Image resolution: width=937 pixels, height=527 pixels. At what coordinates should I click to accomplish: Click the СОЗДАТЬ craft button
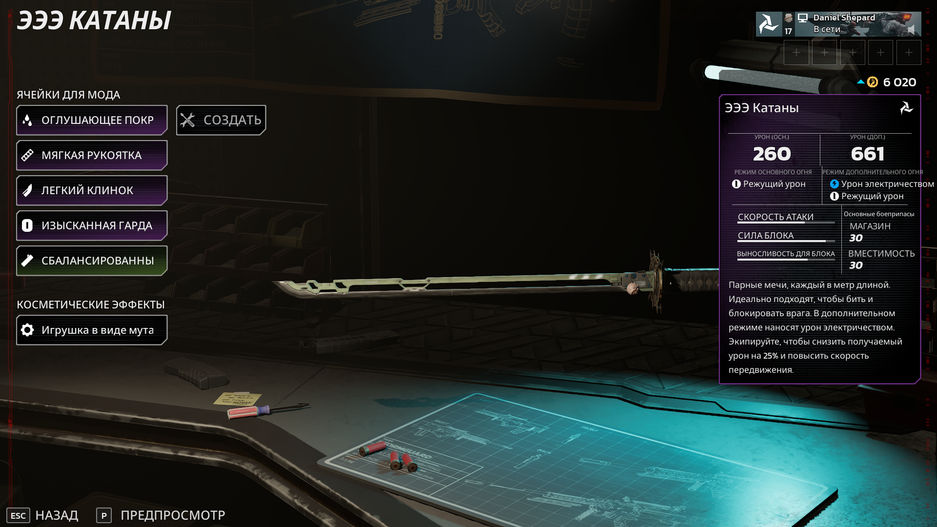click(x=221, y=120)
